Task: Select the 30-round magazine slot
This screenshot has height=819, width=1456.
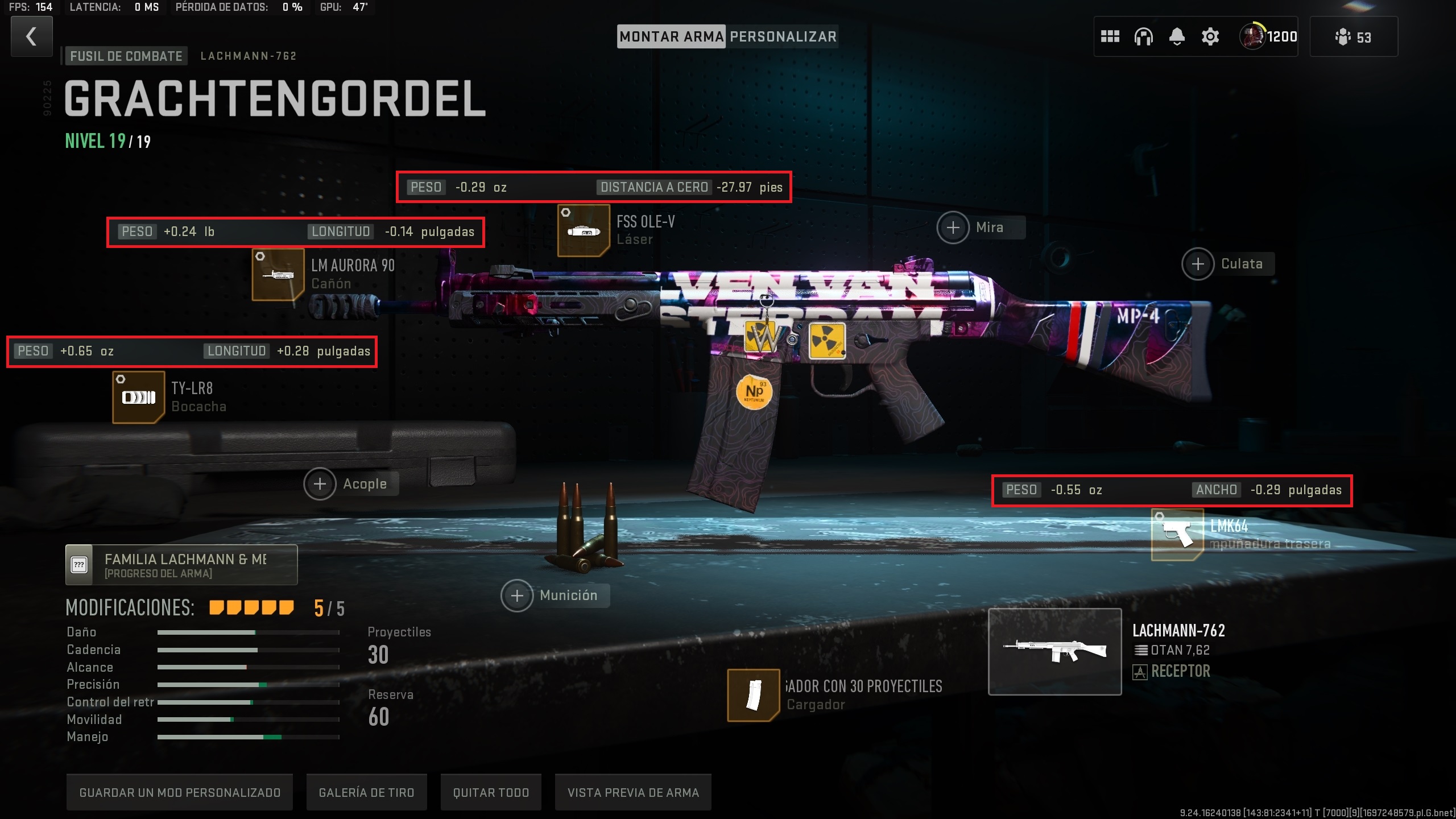Action: tap(753, 695)
